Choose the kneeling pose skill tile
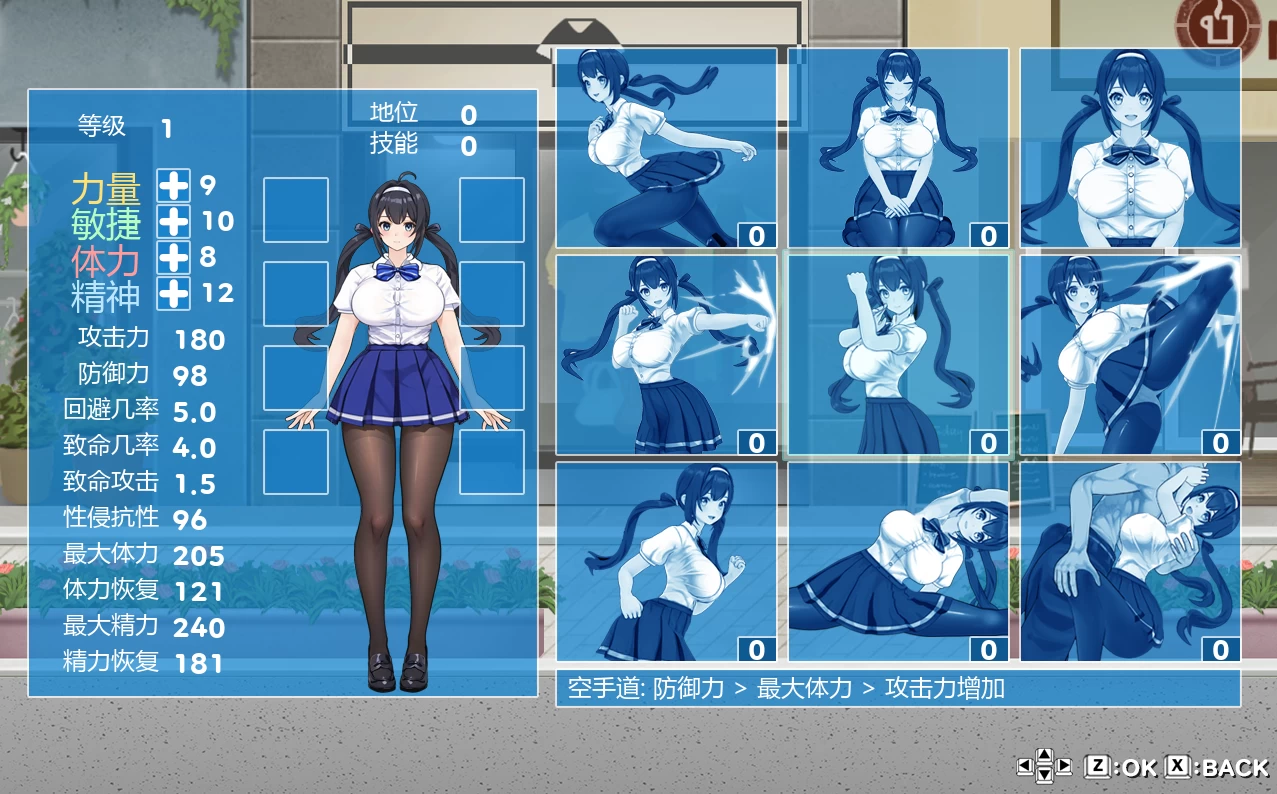The width and height of the screenshot is (1277, 794). (898, 148)
